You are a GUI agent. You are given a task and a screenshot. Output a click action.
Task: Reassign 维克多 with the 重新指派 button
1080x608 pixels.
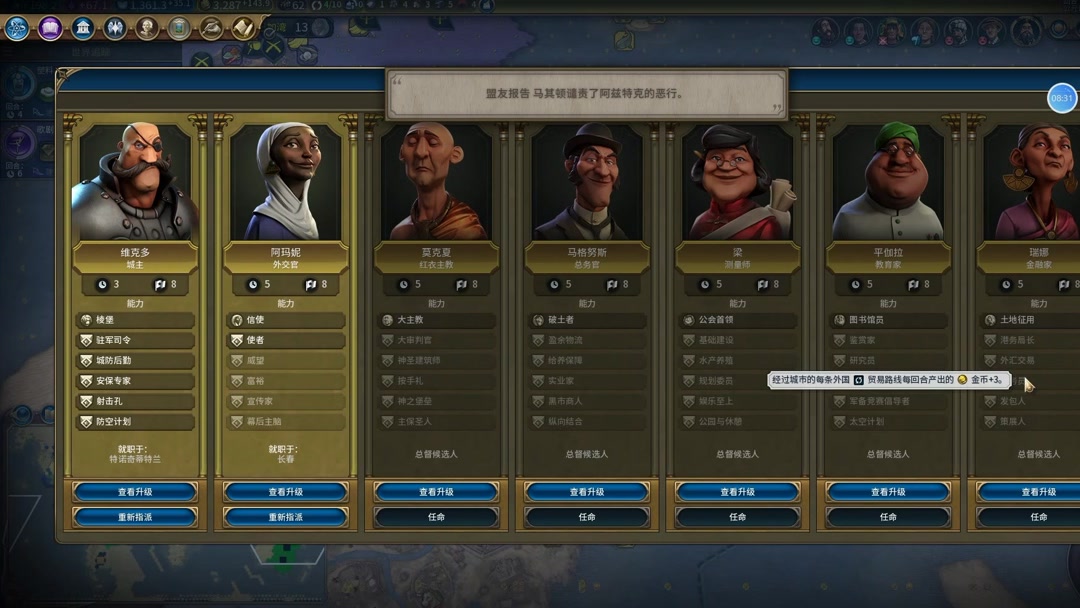[135, 517]
